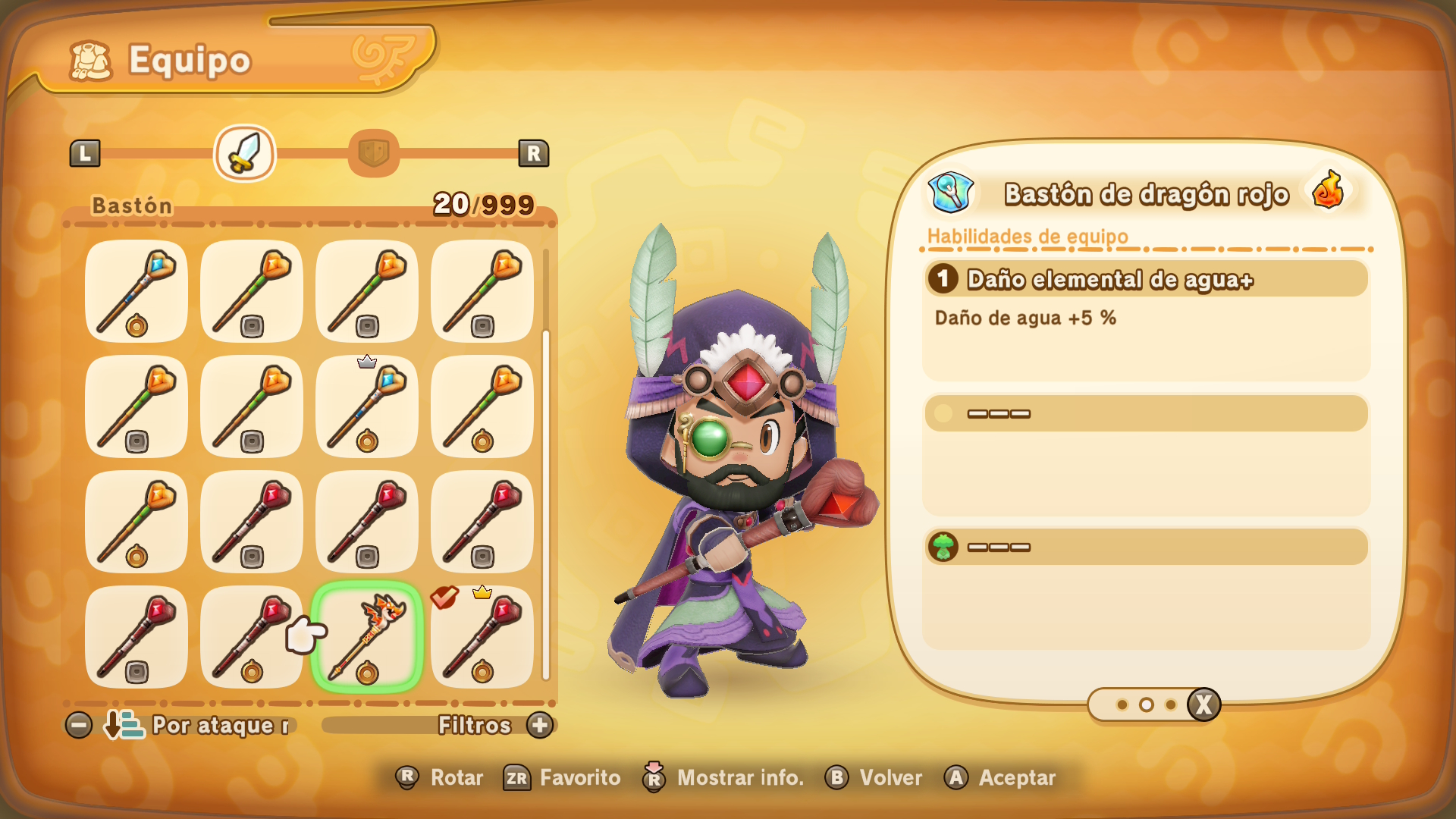The width and height of the screenshot is (1456, 819).
Task: Switch to the sword weapon tab
Action: [245, 153]
